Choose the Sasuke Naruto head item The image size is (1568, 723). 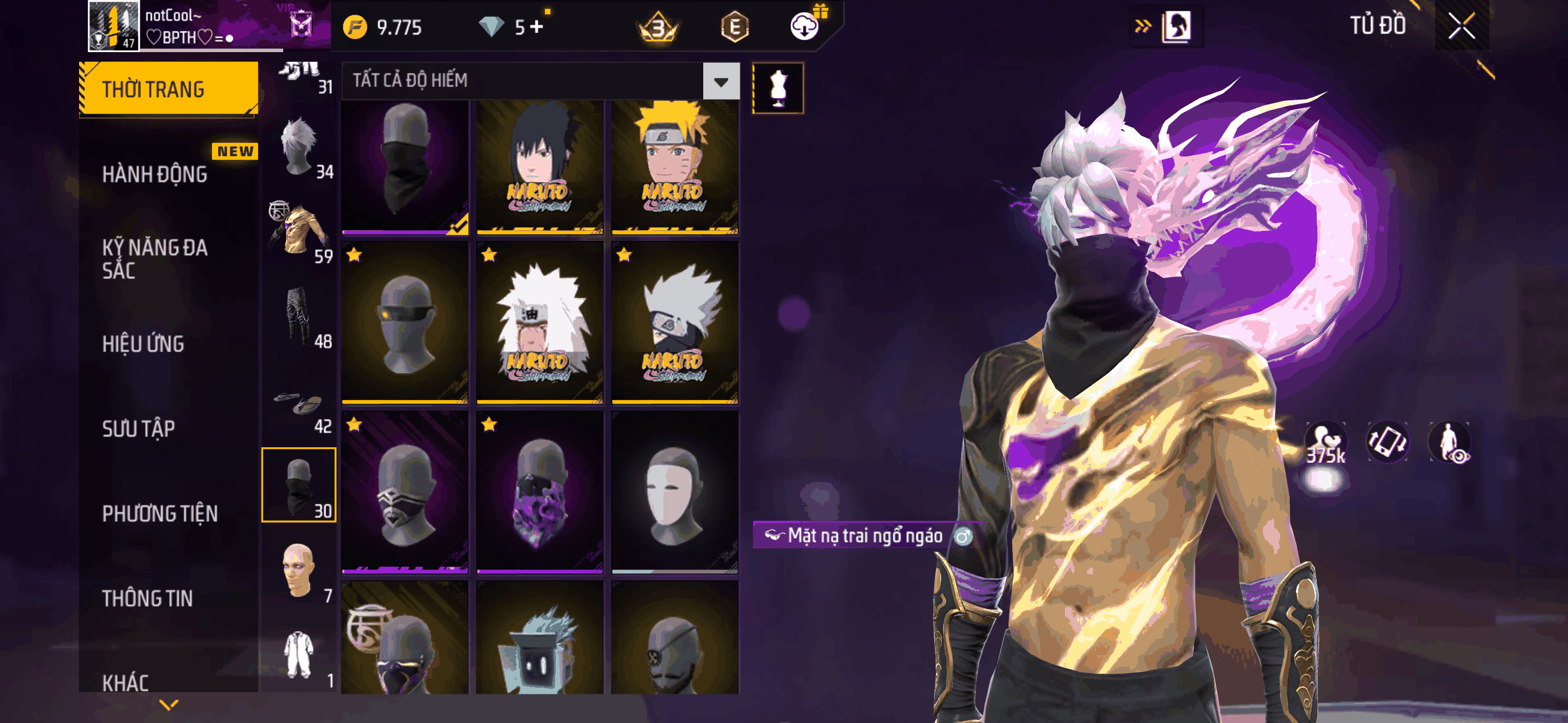pyautogui.click(x=539, y=166)
